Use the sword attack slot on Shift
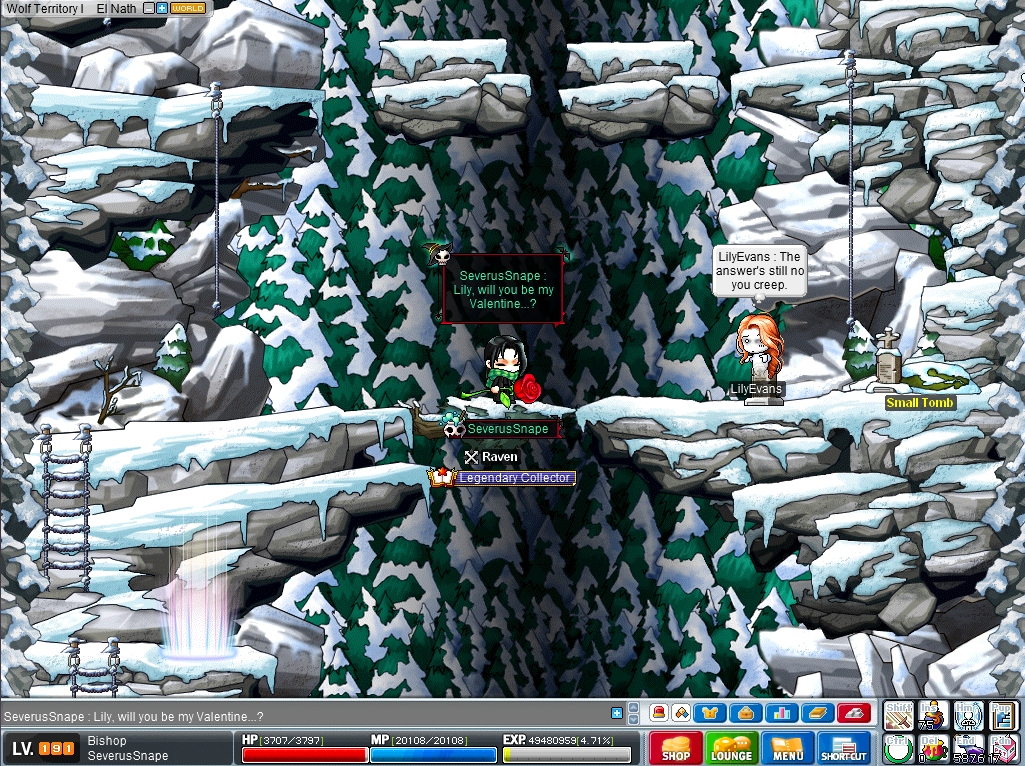Screen dimensions: 1025x766 pos(900,716)
